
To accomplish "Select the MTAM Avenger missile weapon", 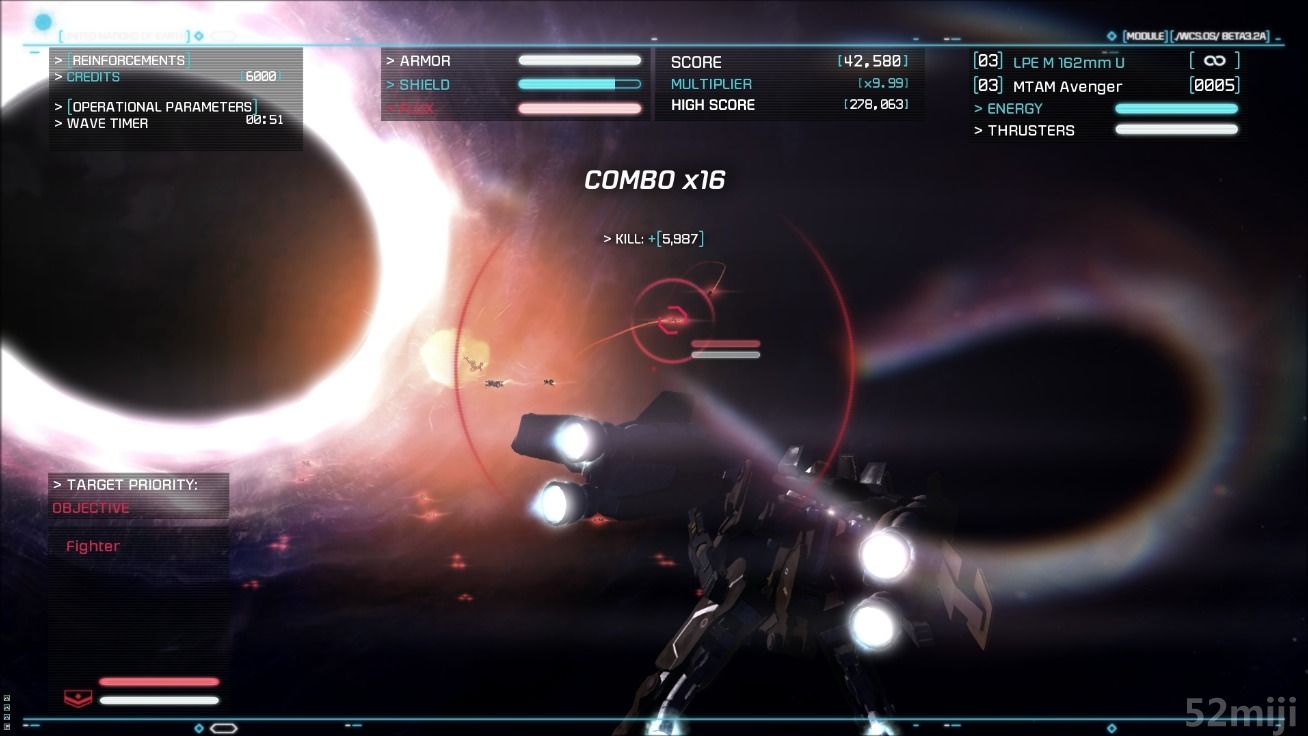I will [1067, 87].
